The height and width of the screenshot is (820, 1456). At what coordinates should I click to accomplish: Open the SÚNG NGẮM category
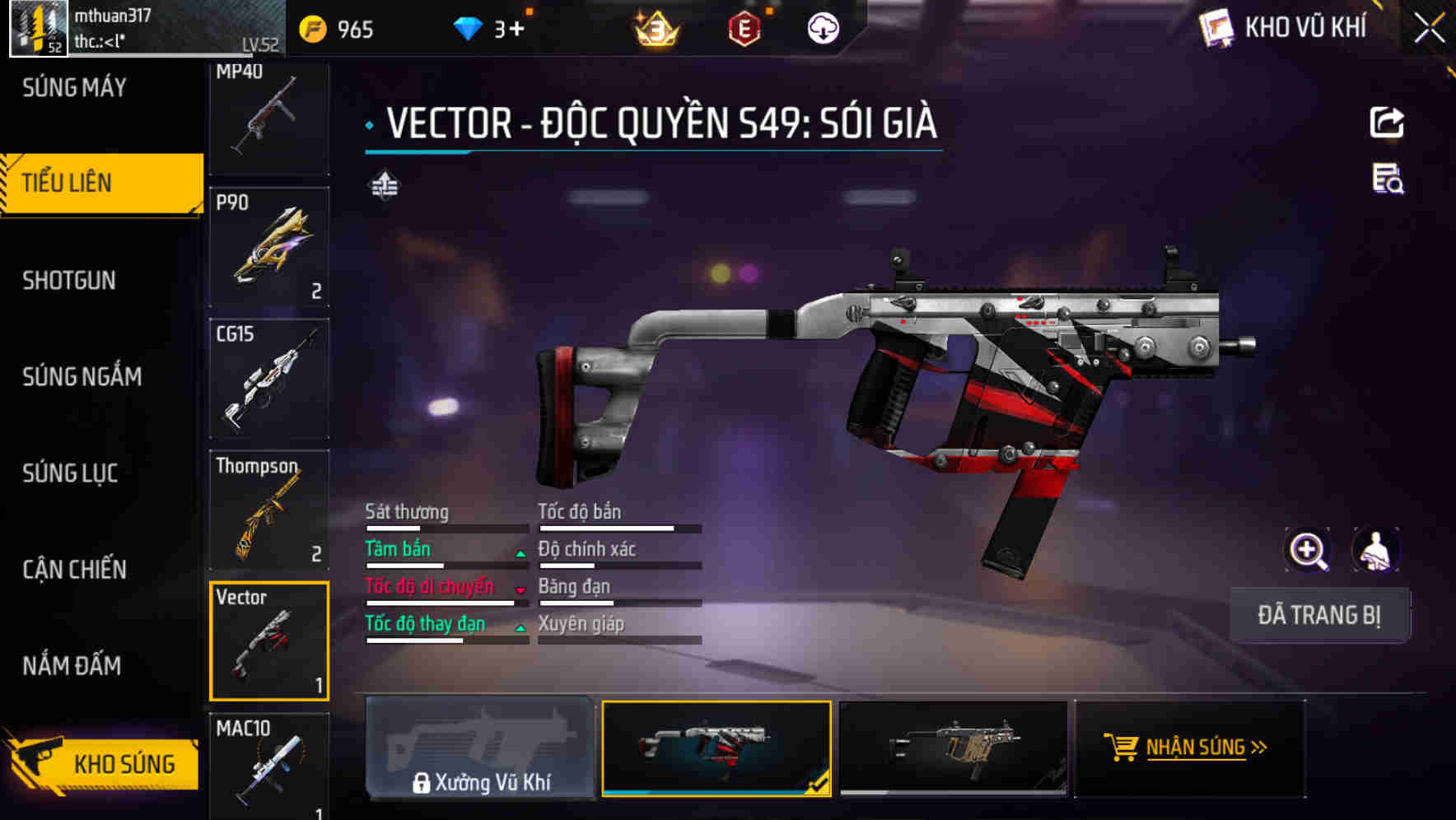tap(82, 377)
